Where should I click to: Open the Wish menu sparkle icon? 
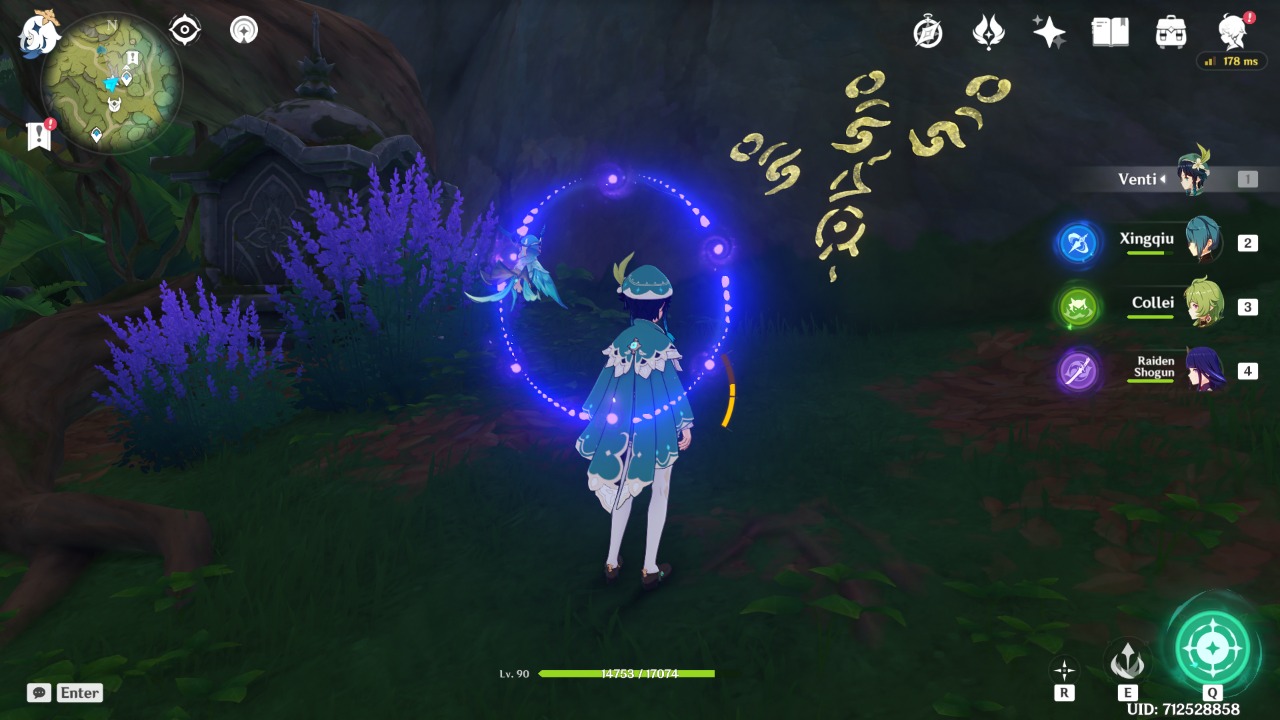(1050, 31)
